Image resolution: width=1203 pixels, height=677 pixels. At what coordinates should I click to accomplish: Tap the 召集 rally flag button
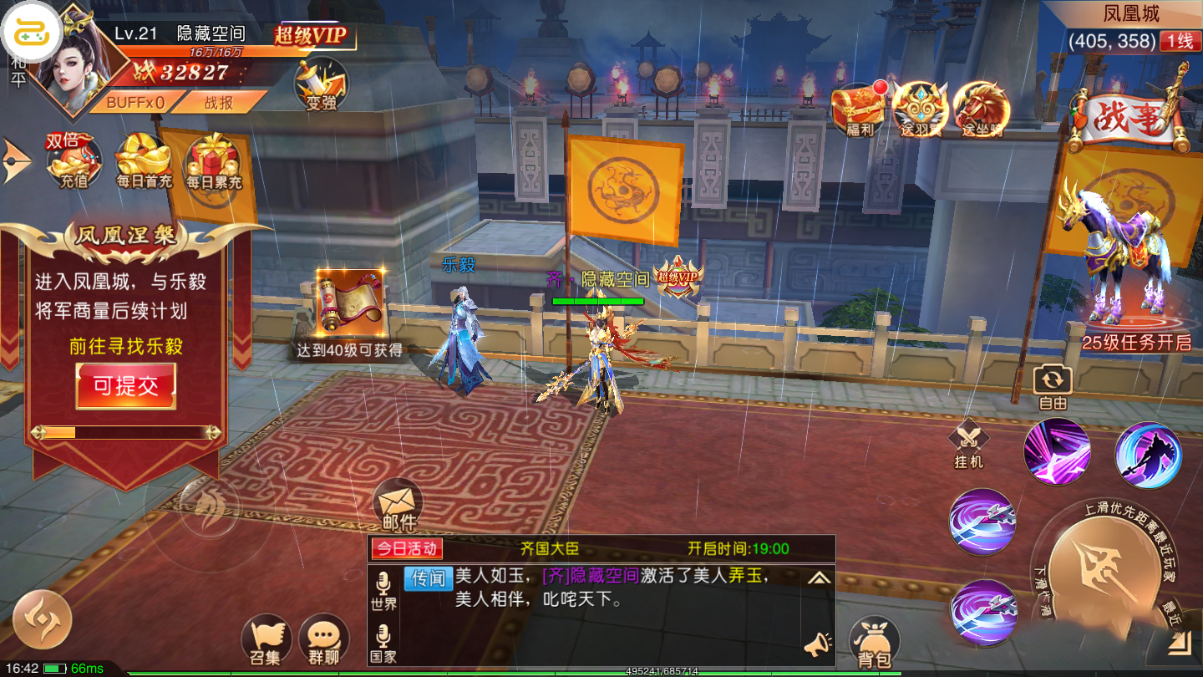tap(266, 640)
